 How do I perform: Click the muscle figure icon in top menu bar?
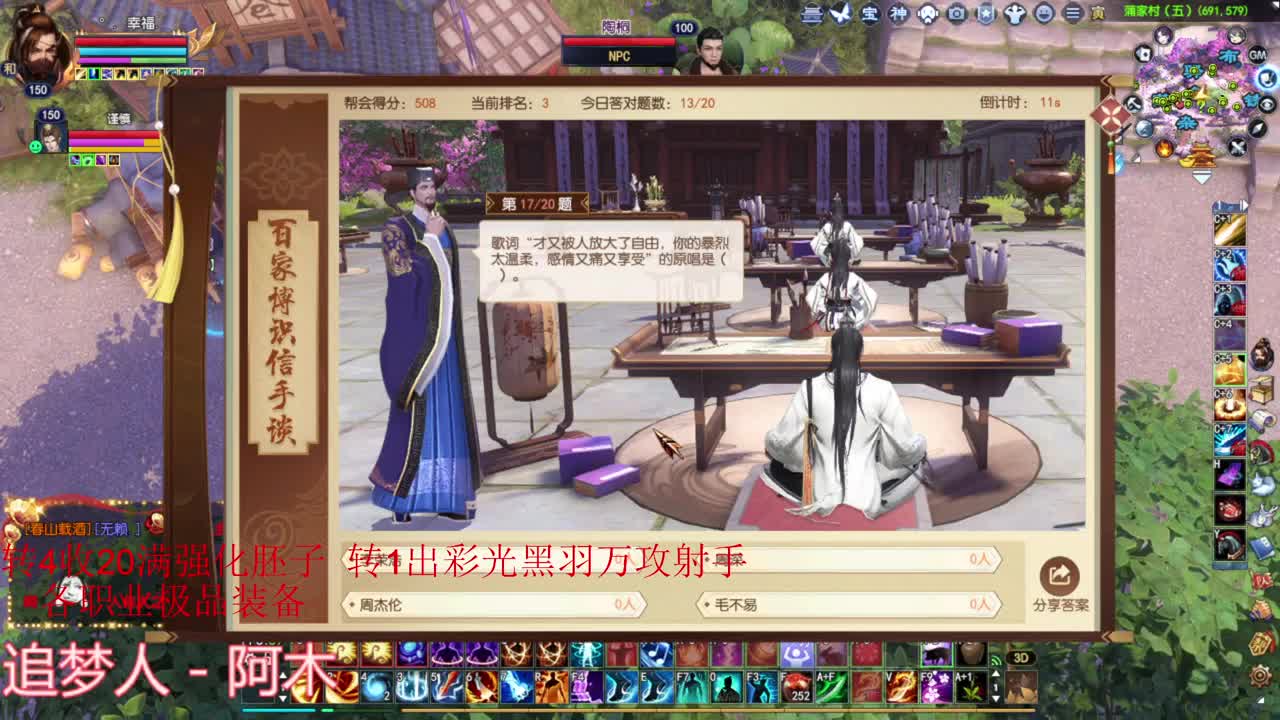[1015, 14]
